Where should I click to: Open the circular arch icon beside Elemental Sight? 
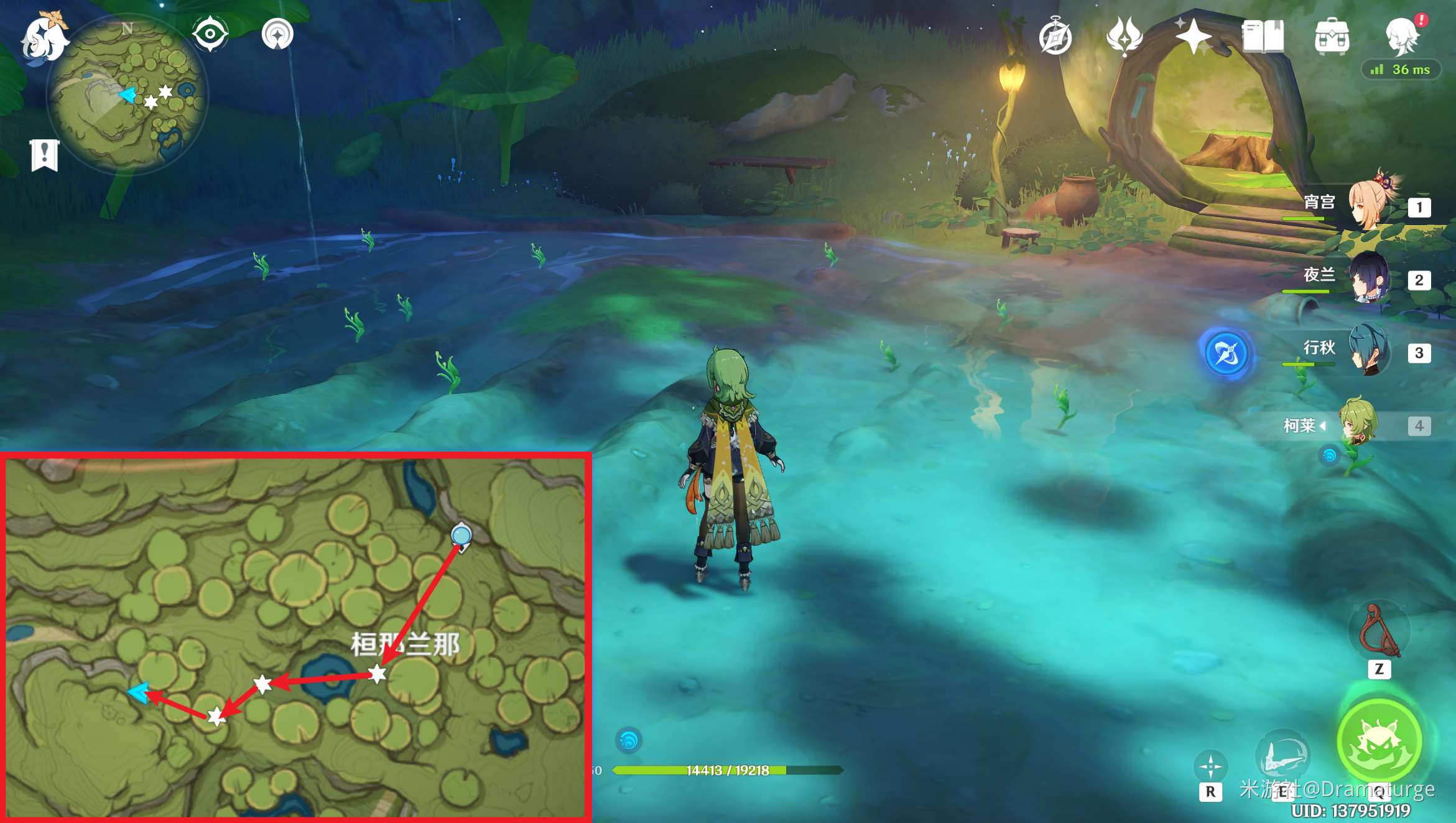(277, 34)
